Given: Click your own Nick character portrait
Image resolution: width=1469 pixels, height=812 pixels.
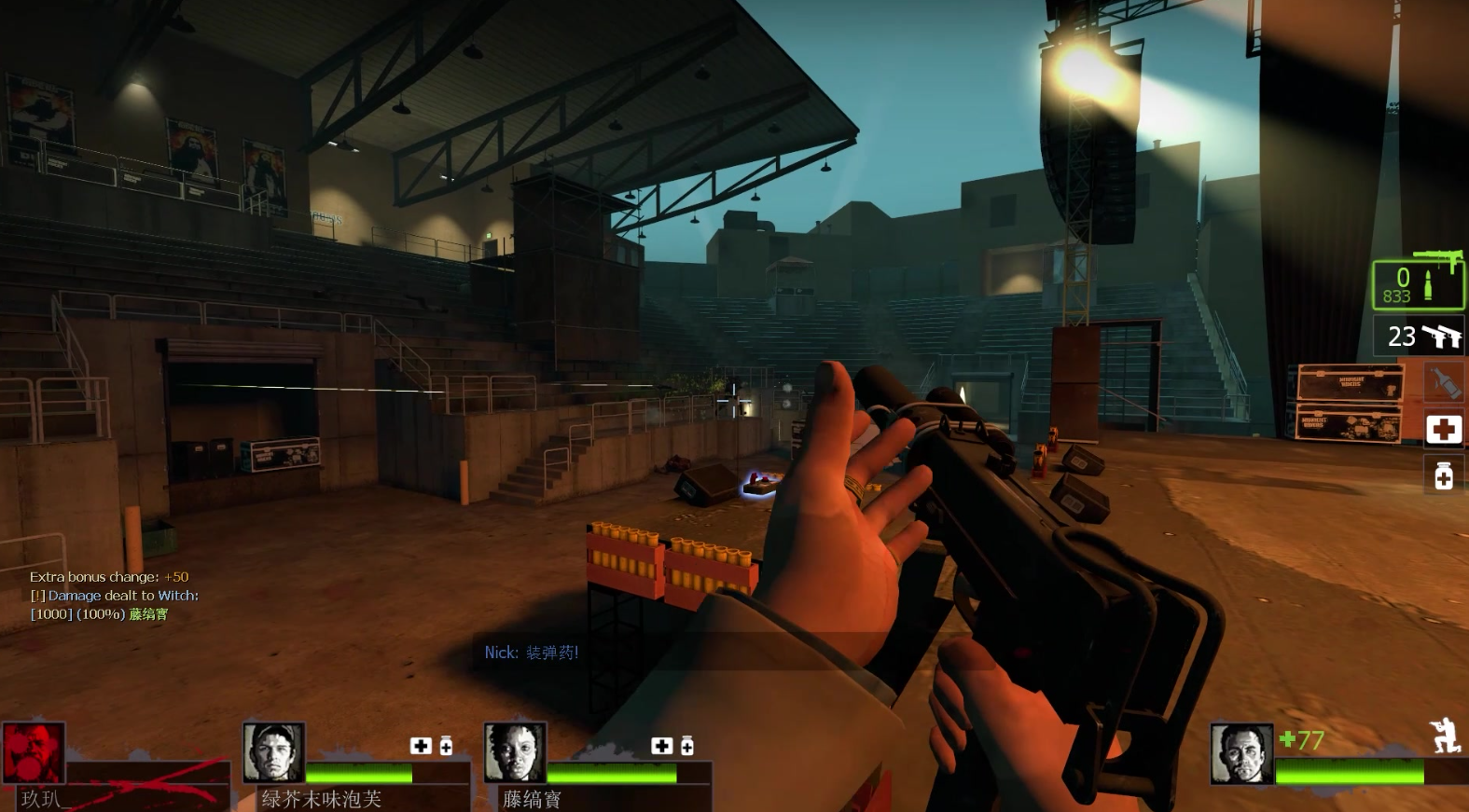Looking at the screenshot, I should point(1240,753).
